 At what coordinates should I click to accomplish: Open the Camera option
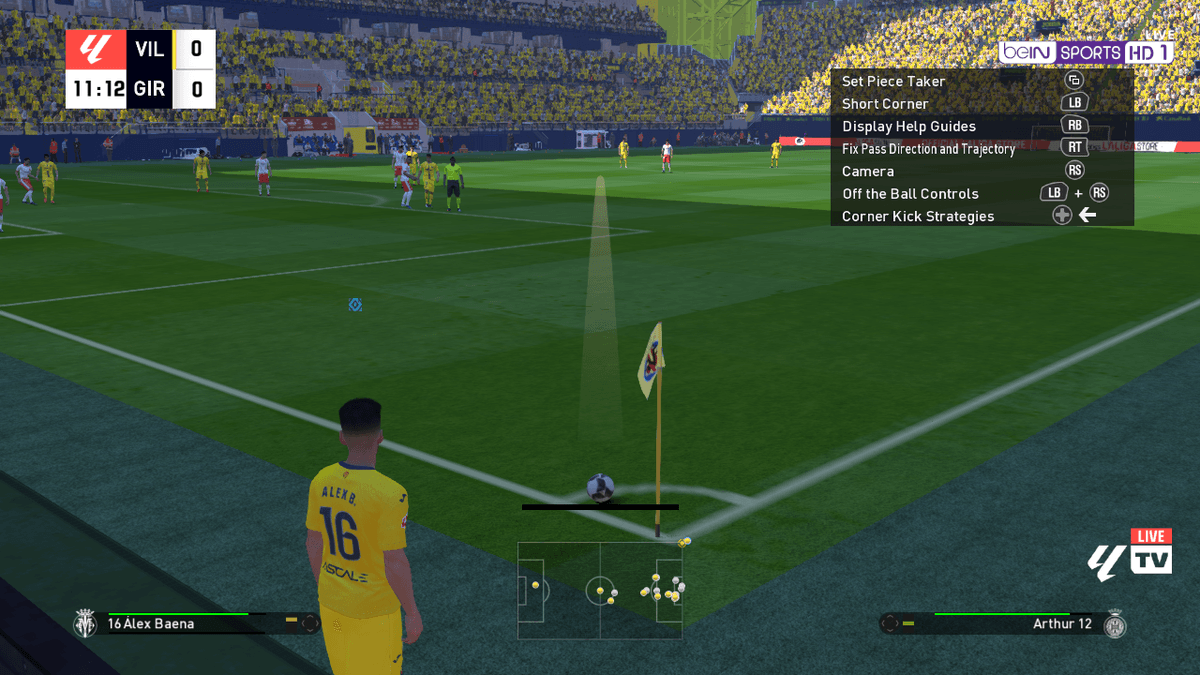click(x=867, y=171)
